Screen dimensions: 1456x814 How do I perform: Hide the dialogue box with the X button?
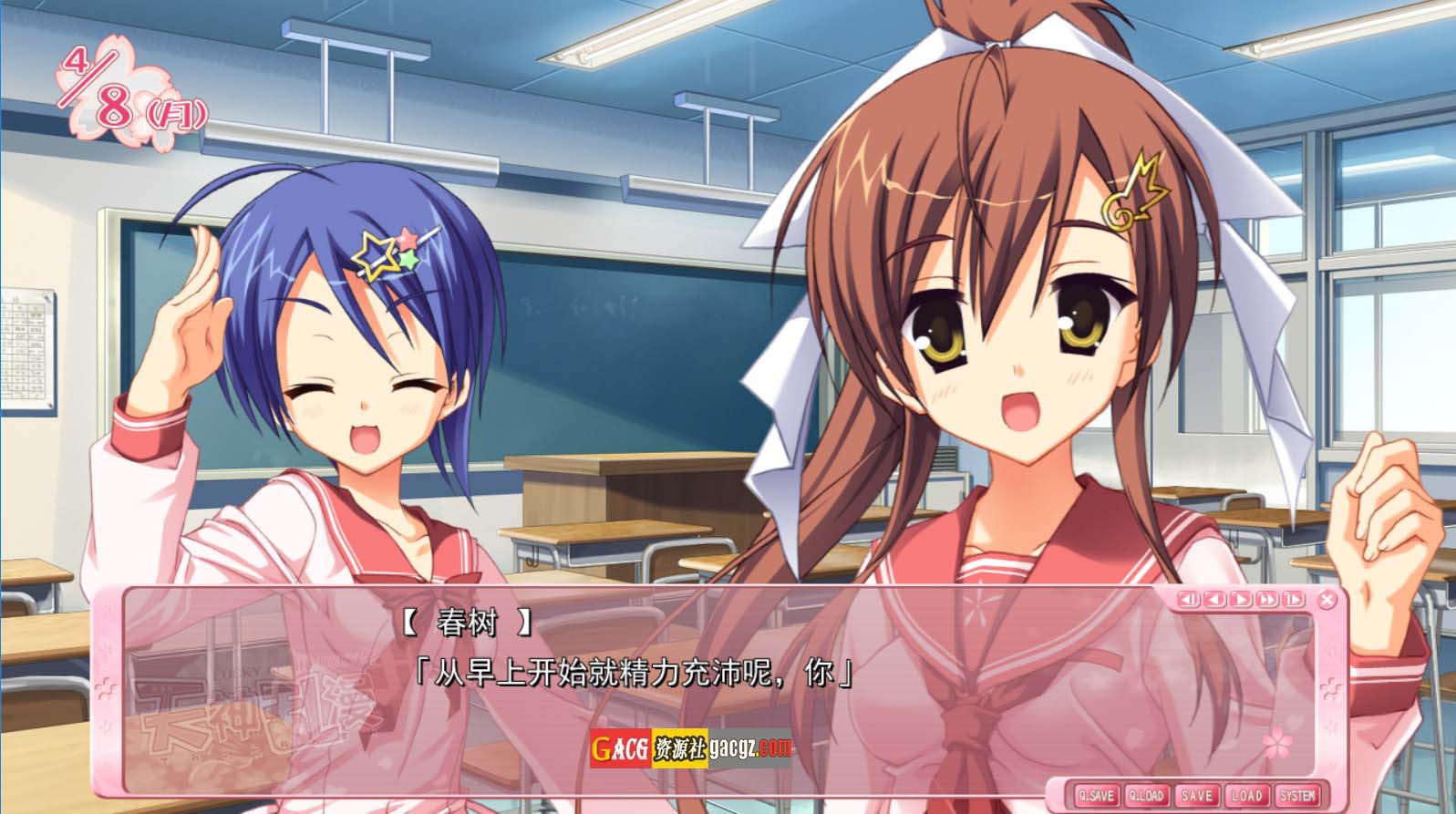[1327, 599]
